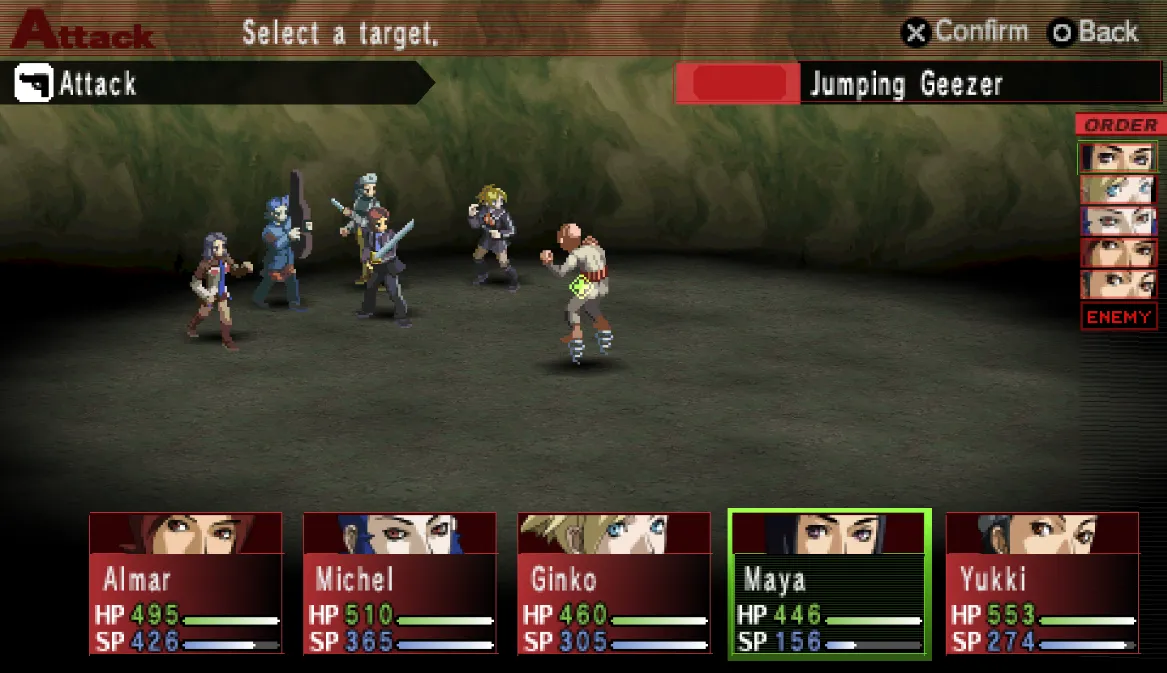
Task: Pick Yukki's party status card
Action: click(x=1042, y=583)
